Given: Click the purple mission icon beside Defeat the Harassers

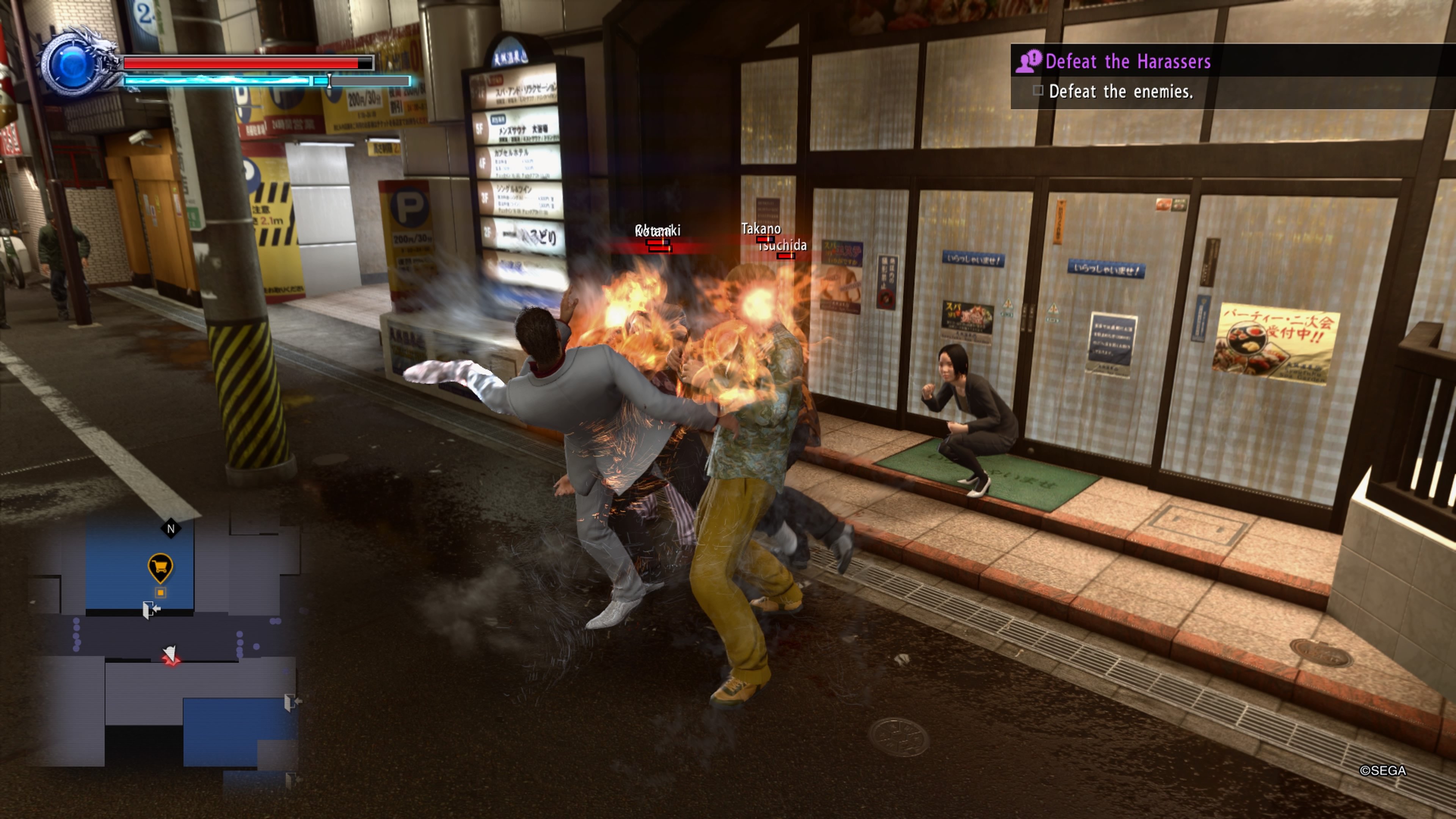Looking at the screenshot, I should (1028, 62).
